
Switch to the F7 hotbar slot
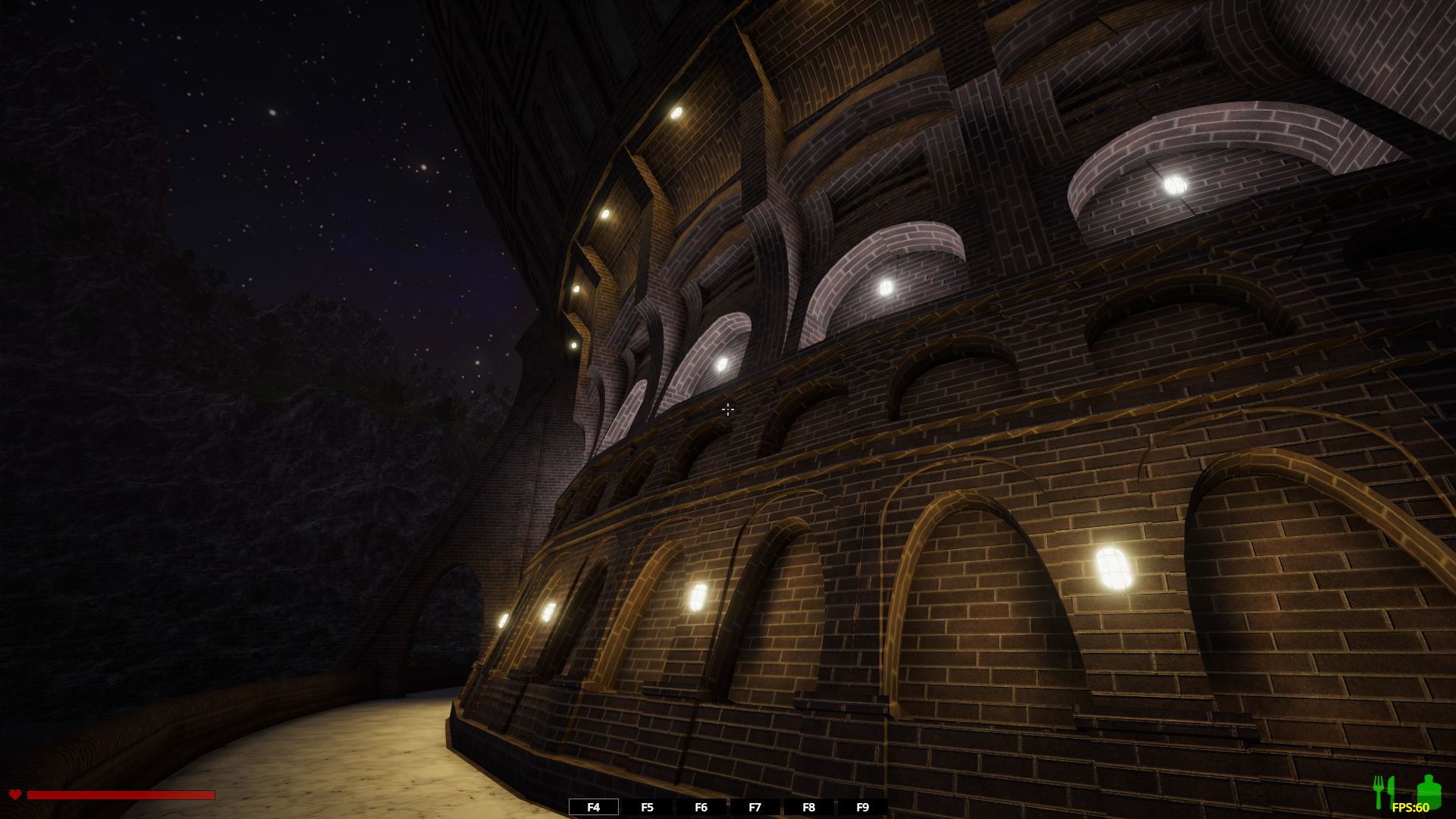(755, 807)
